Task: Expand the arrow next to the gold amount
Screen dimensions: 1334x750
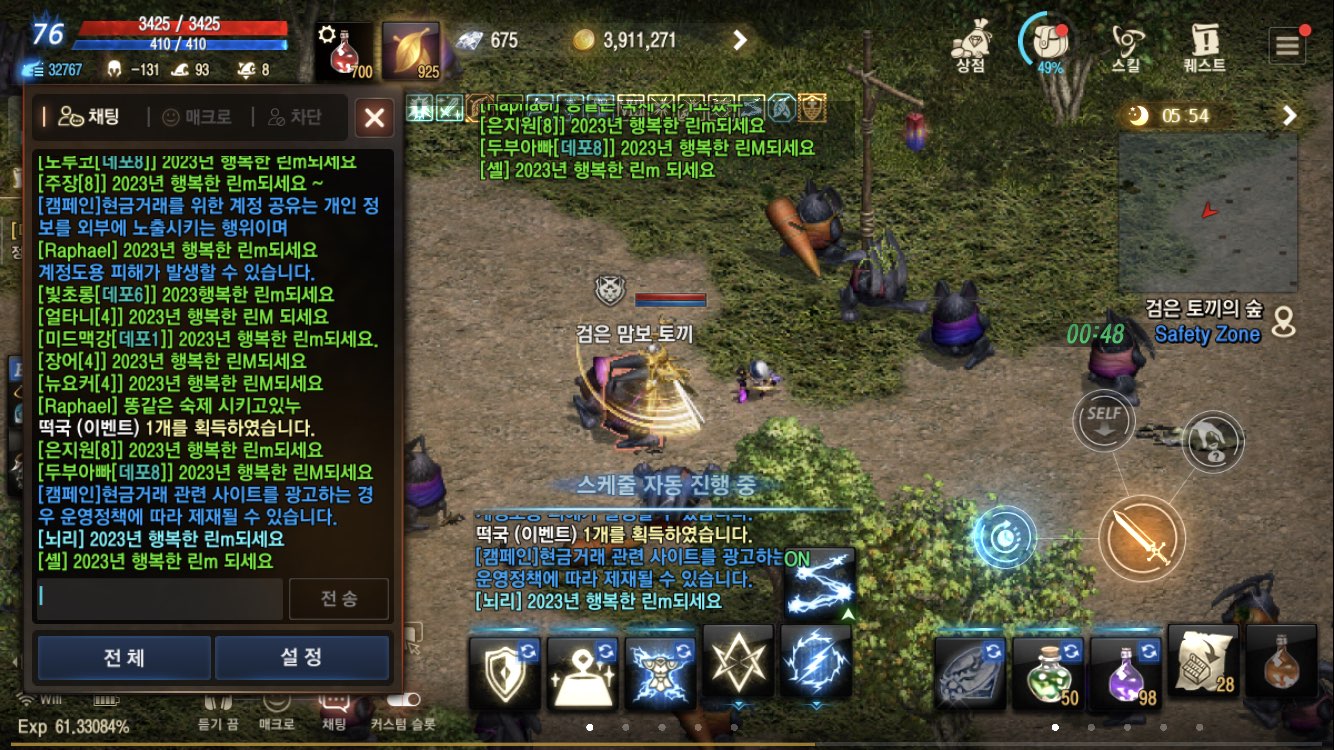Action: point(741,42)
